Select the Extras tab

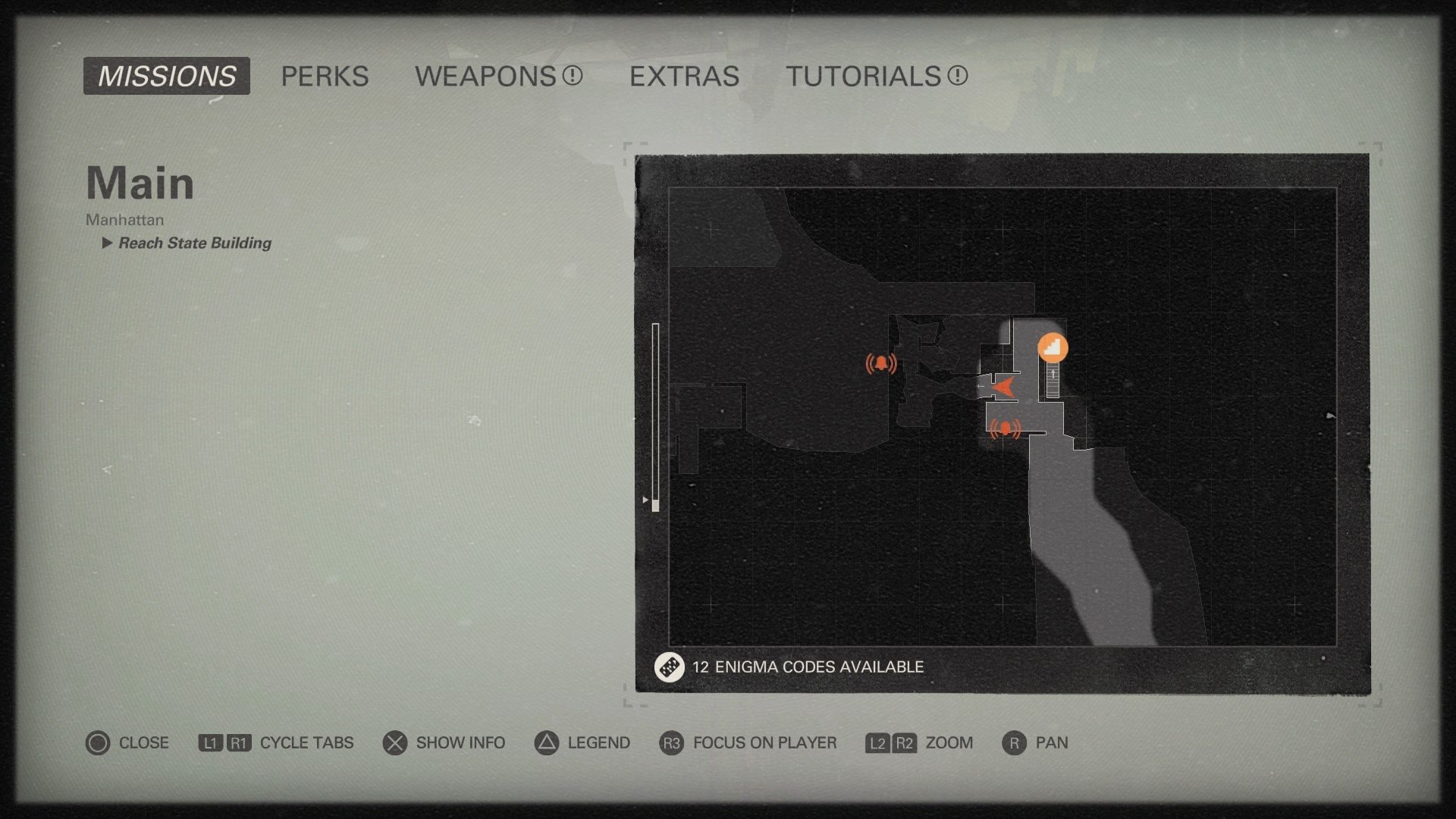point(684,76)
